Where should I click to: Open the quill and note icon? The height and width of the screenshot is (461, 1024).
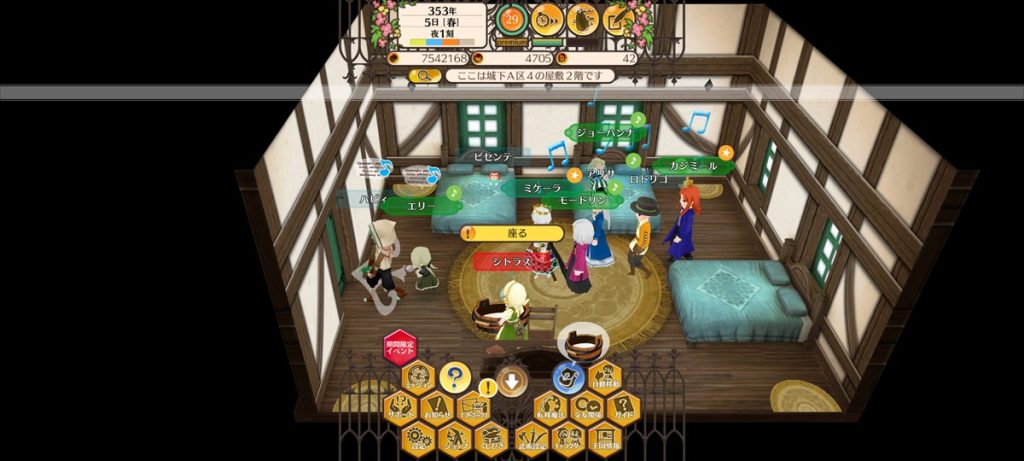tap(618, 18)
